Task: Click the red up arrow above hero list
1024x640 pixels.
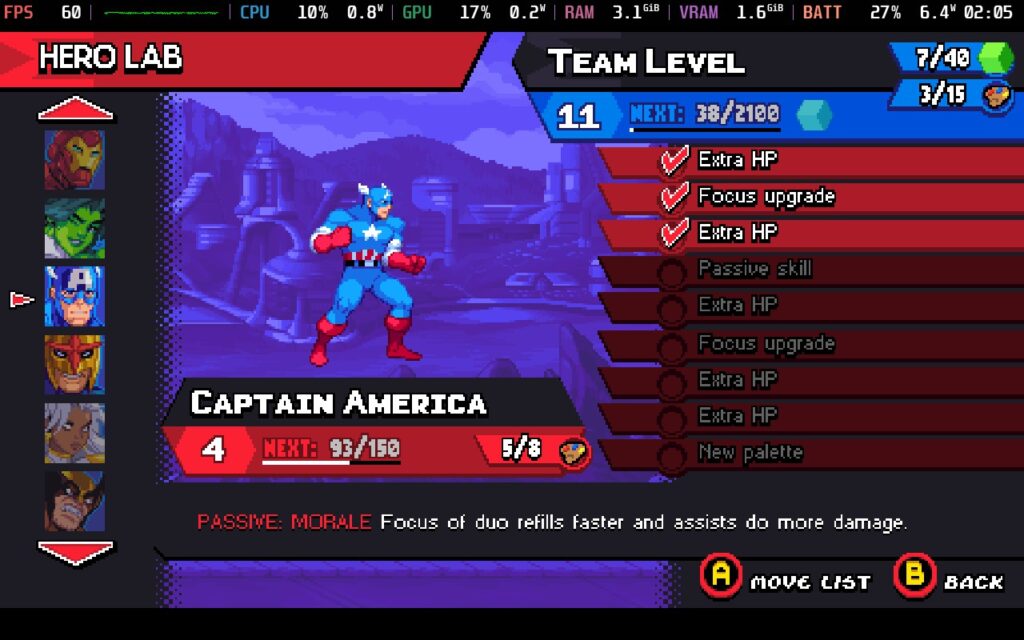Action: [76, 110]
